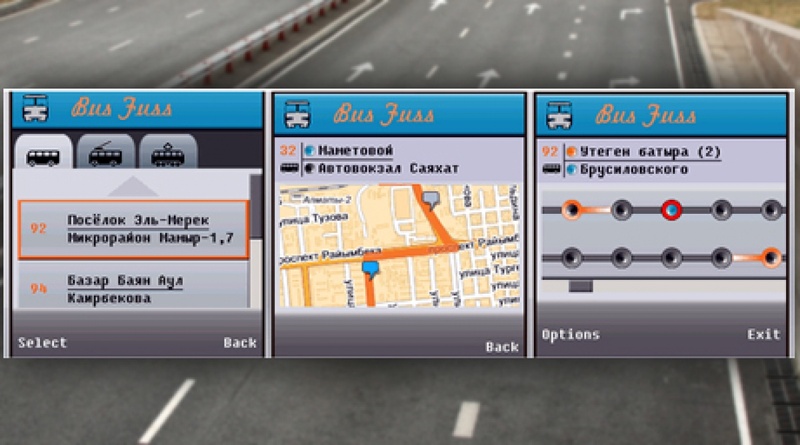The width and height of the screenshot is (800, 445).
Task: Click the Select softkey
Action: [x=42, y=342]
